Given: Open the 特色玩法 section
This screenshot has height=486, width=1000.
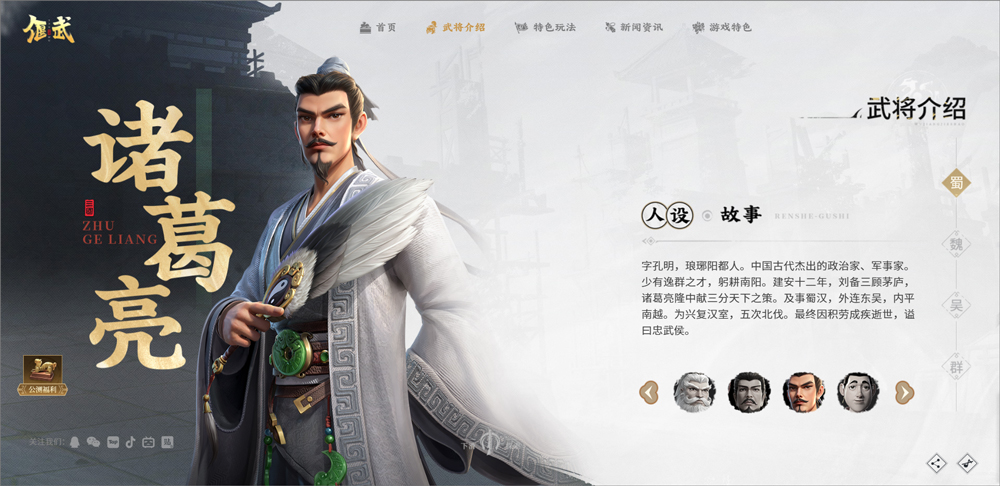Looking at the screenshot, I should coord(546,27).
